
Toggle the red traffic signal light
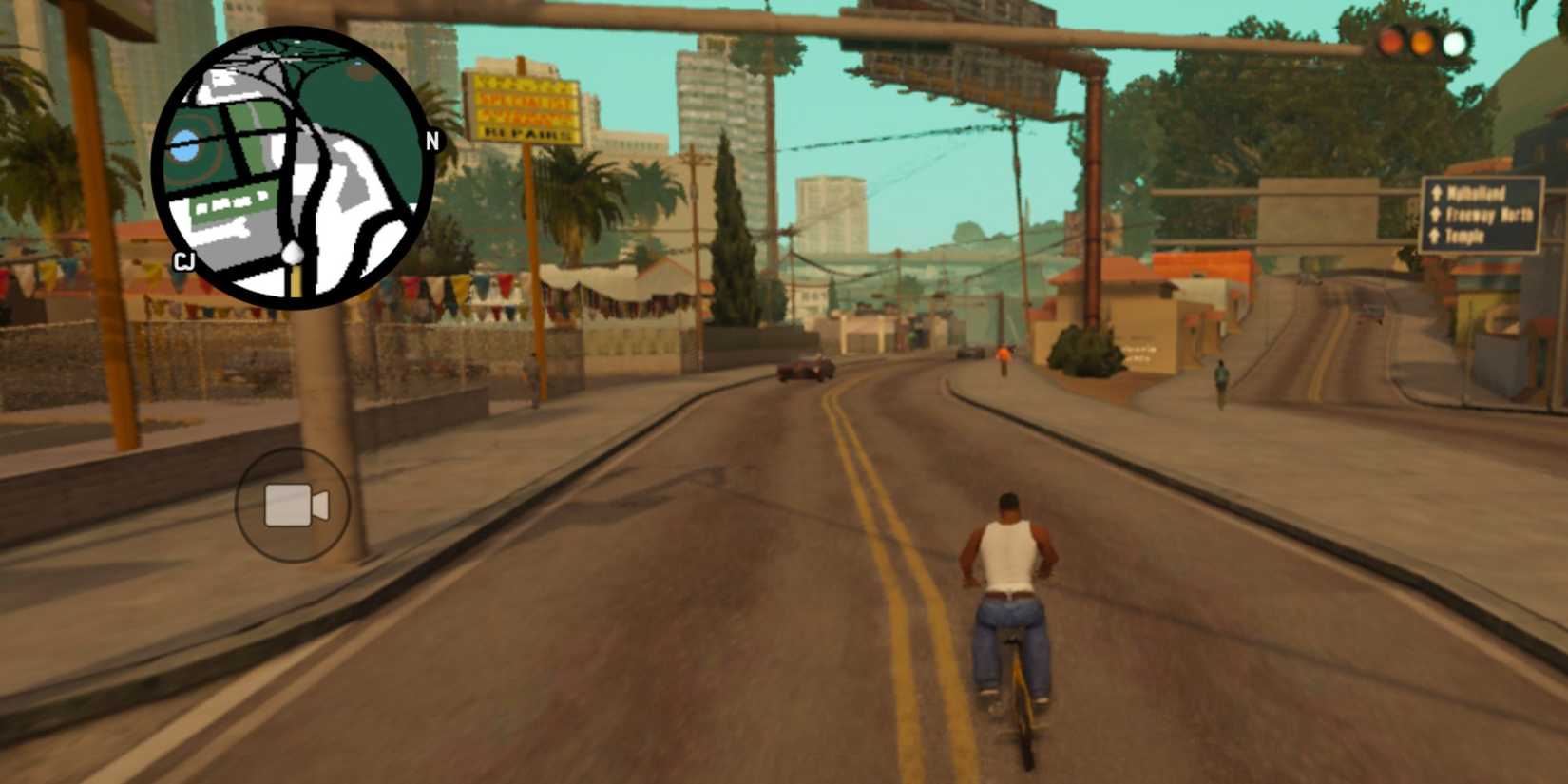pos(1389,43)
